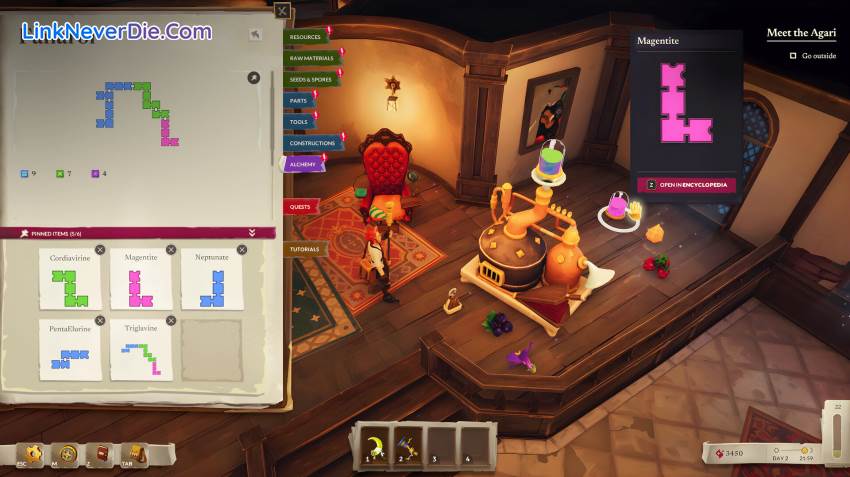Screen dimensions: 850x477
Task: Close the encyclopedia panel
Action: point(283,12)
